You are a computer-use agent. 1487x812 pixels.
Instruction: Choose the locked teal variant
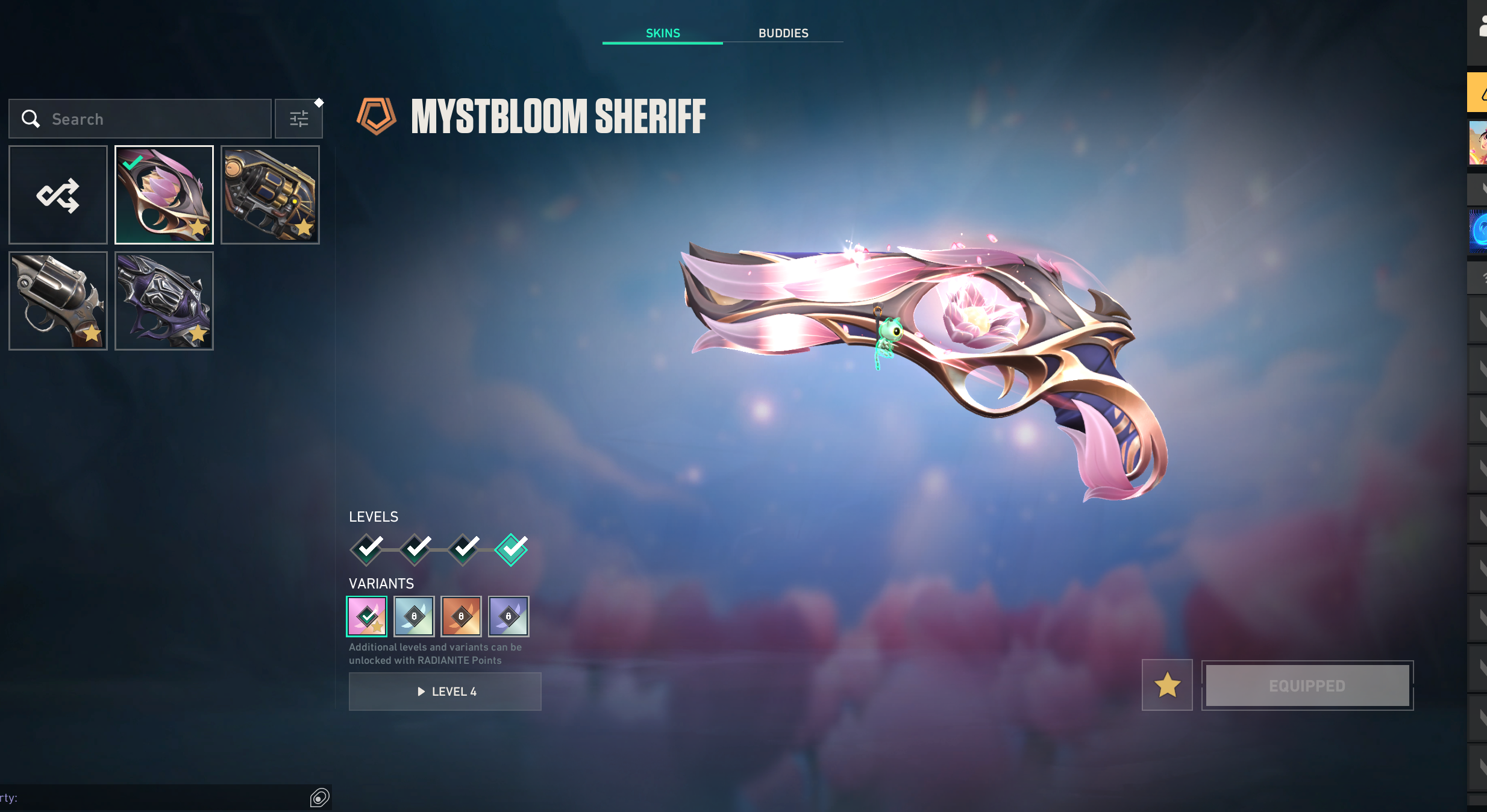point(414,616)
